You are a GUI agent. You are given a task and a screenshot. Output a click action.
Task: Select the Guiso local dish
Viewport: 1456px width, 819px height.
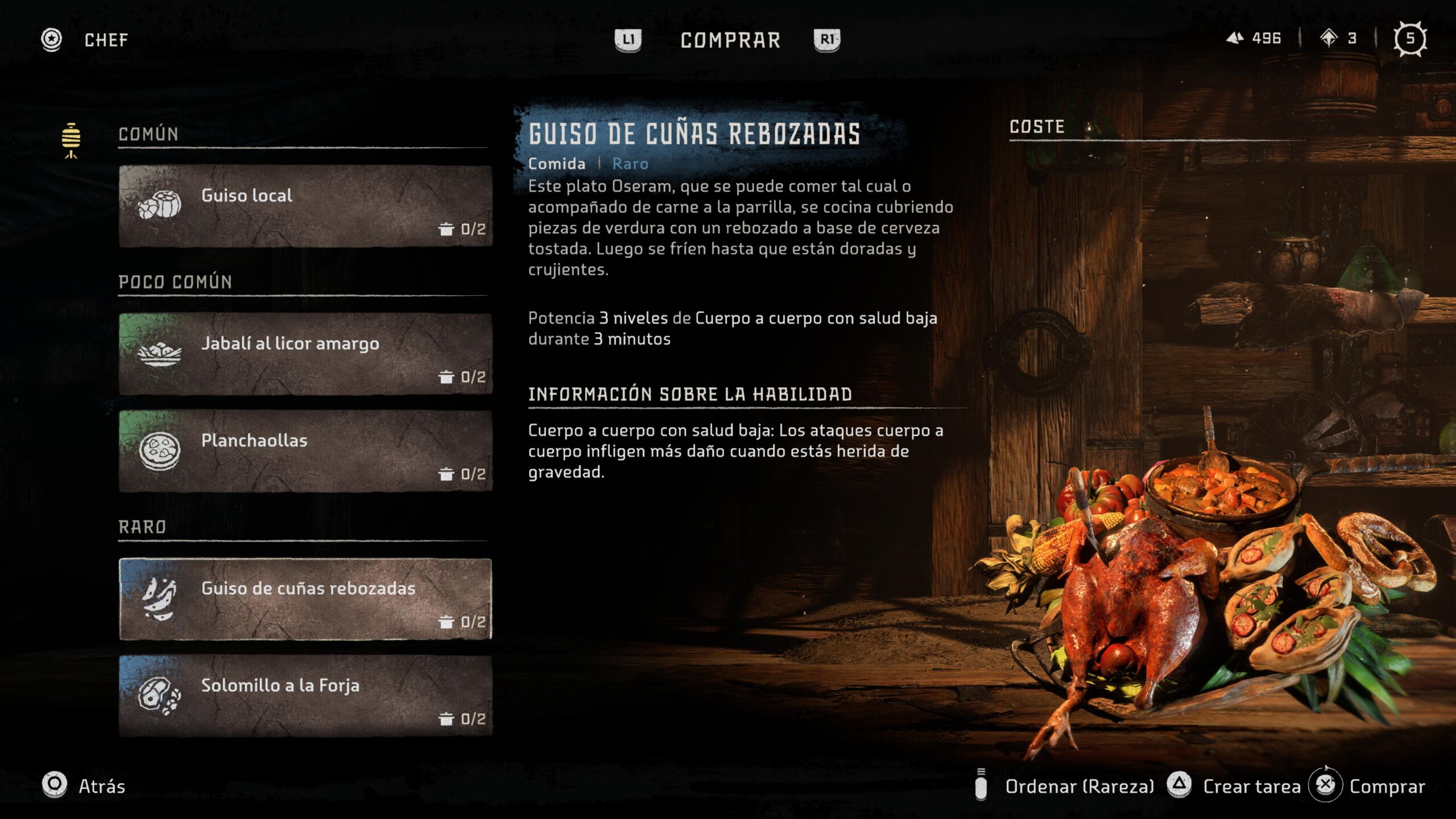[x=305, y=206]
